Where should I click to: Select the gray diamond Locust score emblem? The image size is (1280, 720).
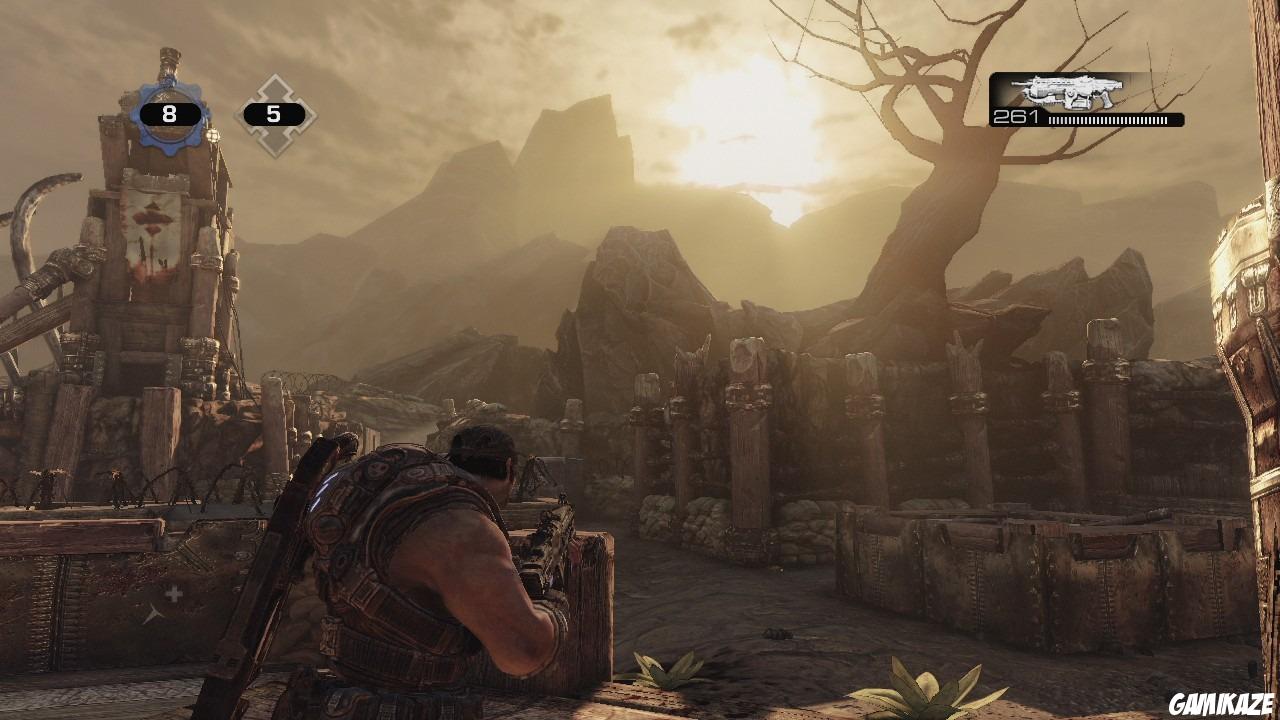coord(277,110)
